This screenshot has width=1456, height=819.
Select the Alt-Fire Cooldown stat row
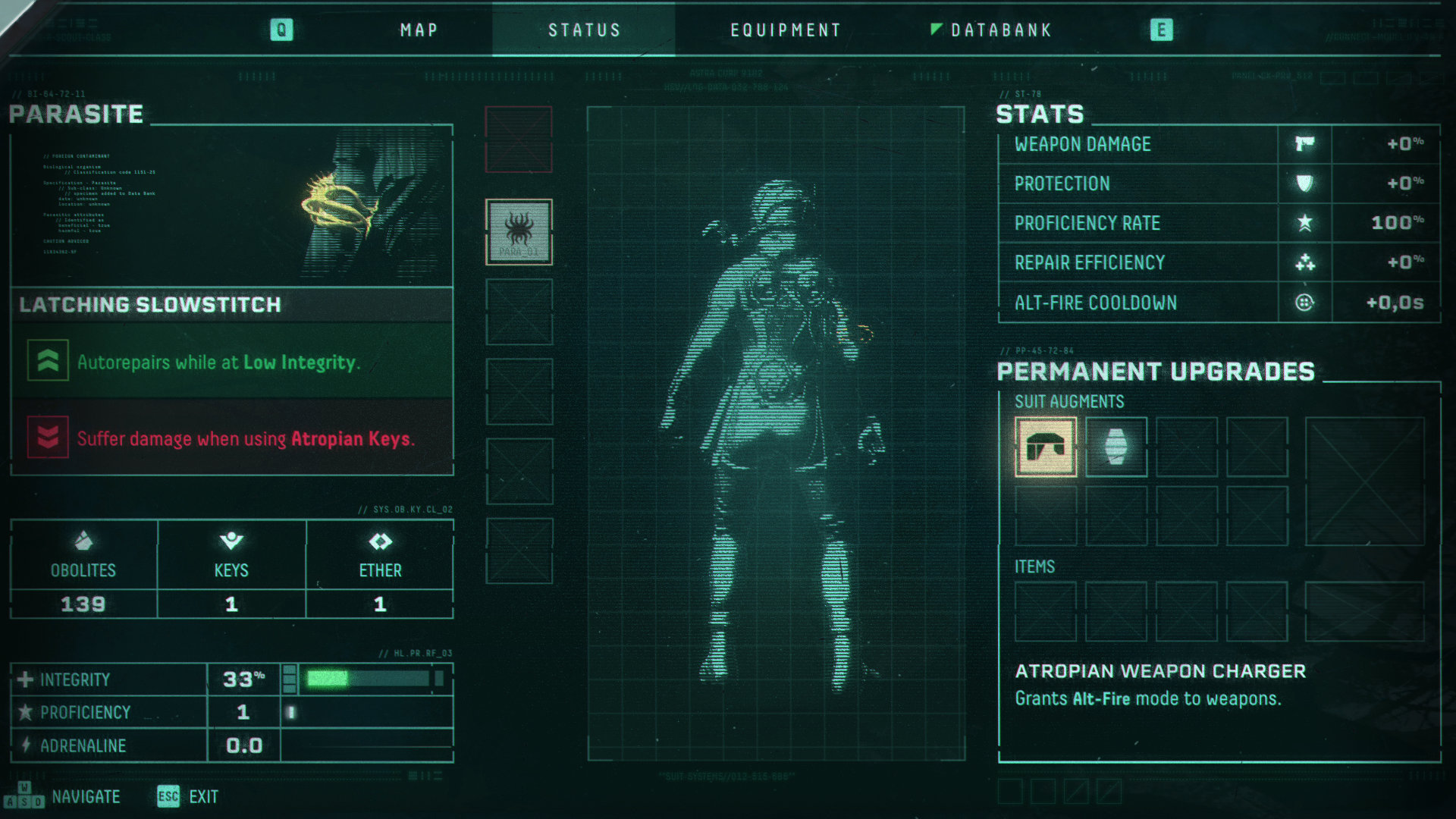(x=1218, y=303)
